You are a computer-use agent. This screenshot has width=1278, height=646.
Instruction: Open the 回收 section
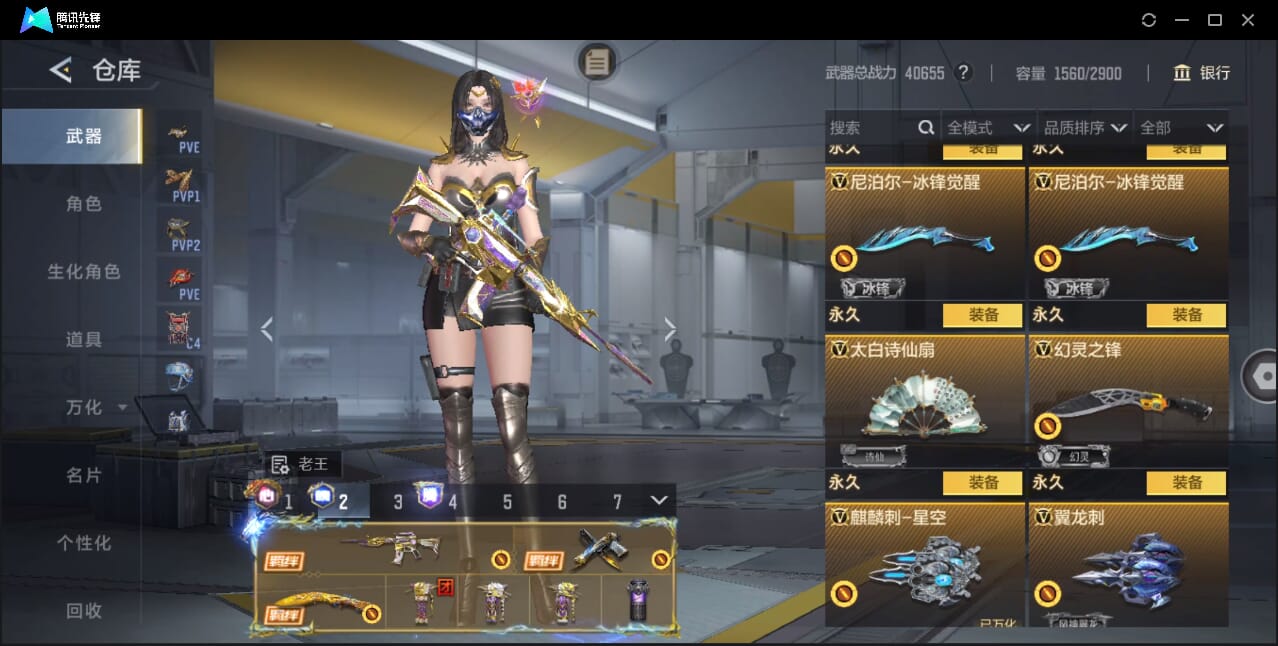(x=83, y=611)
